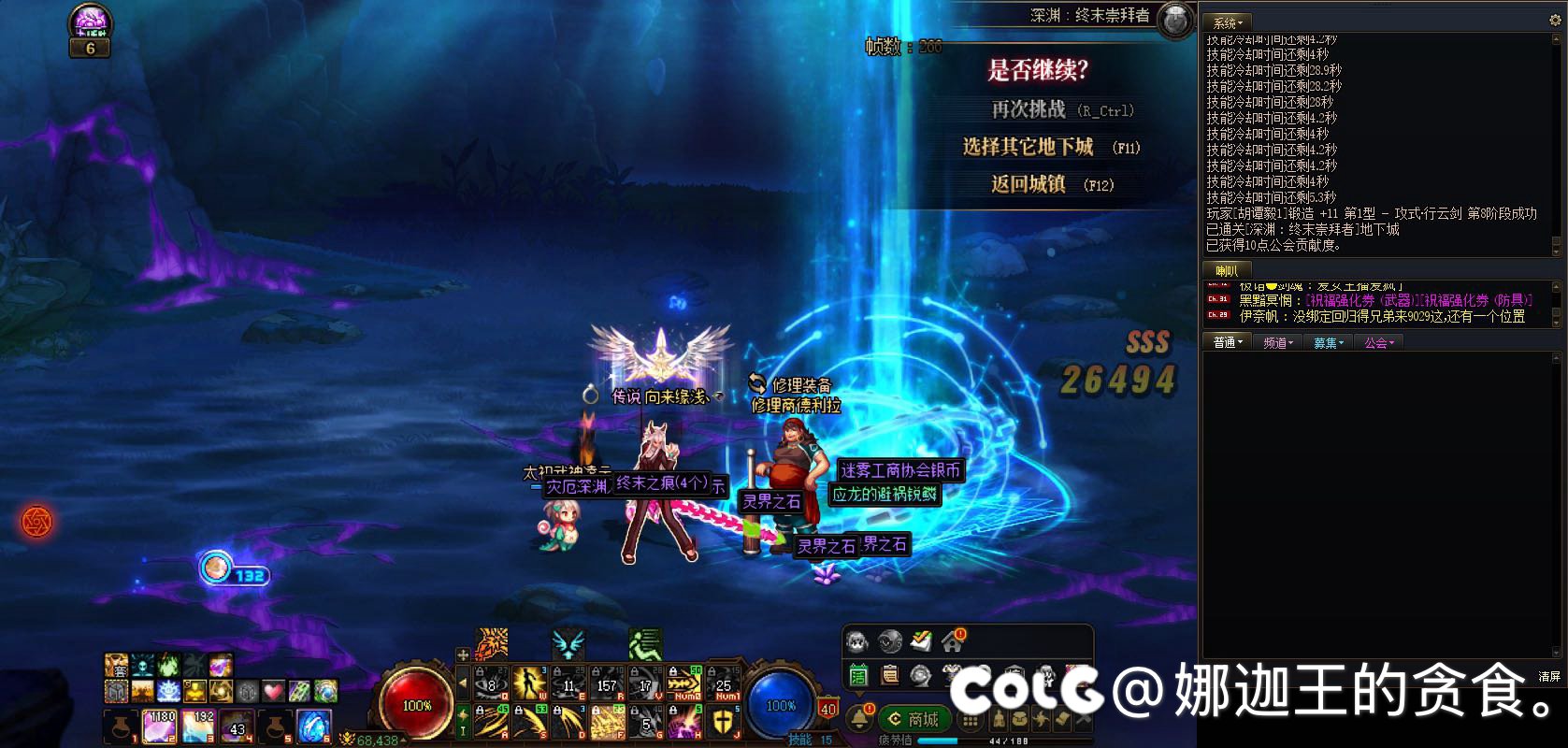Use the blue crystal item in slot 6

pos(313,726)
